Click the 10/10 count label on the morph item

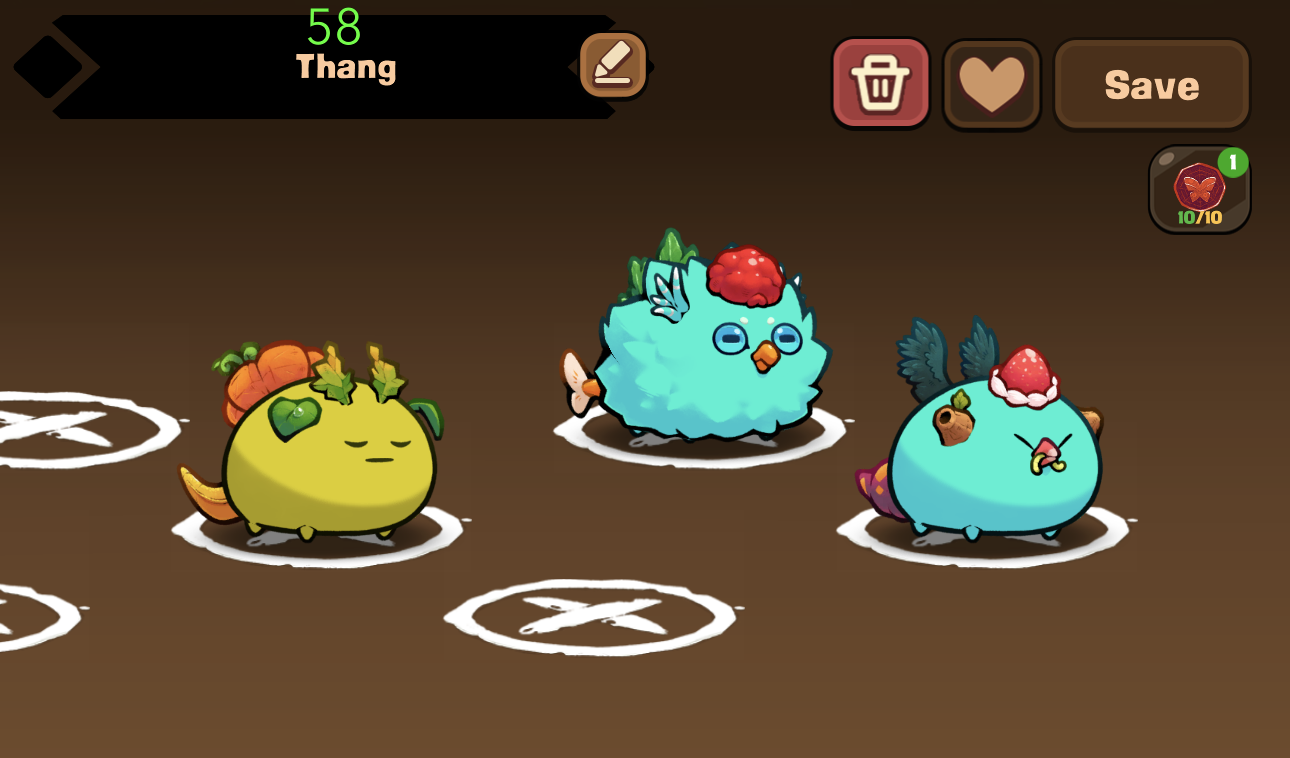click(x=1197, y=215)
